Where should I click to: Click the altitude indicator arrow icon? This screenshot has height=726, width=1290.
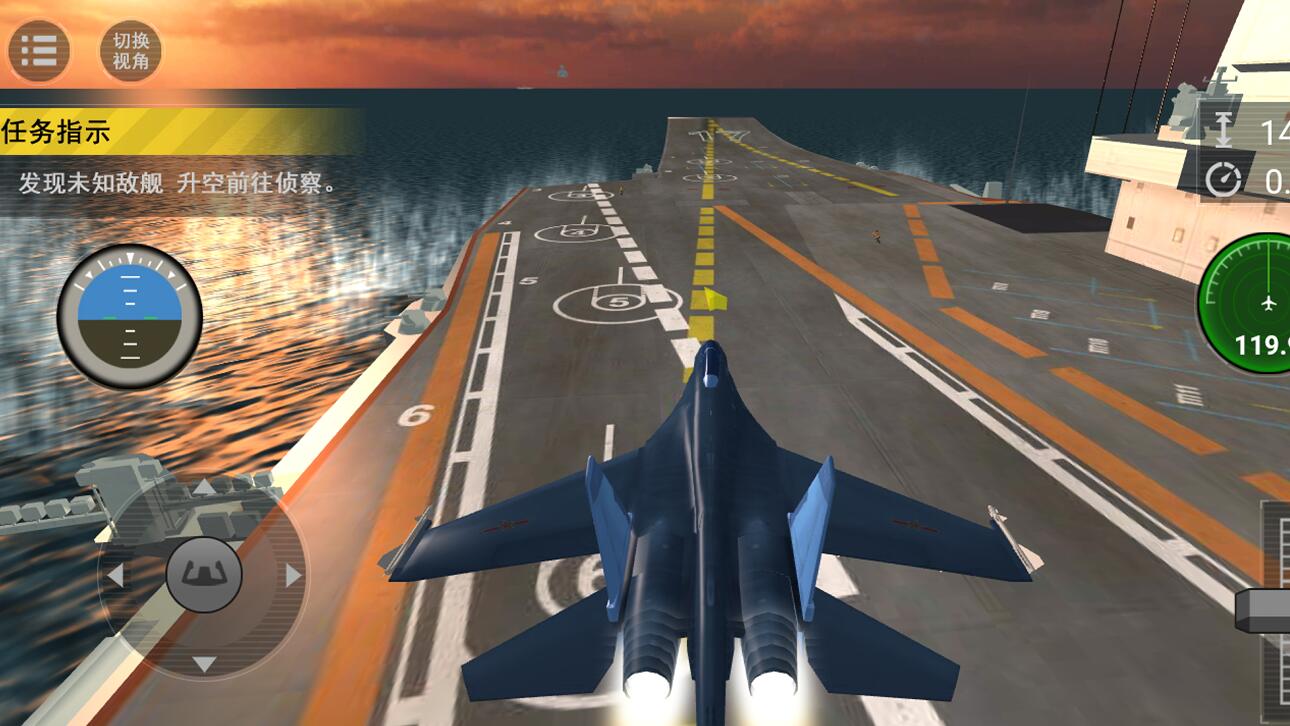1221,128
